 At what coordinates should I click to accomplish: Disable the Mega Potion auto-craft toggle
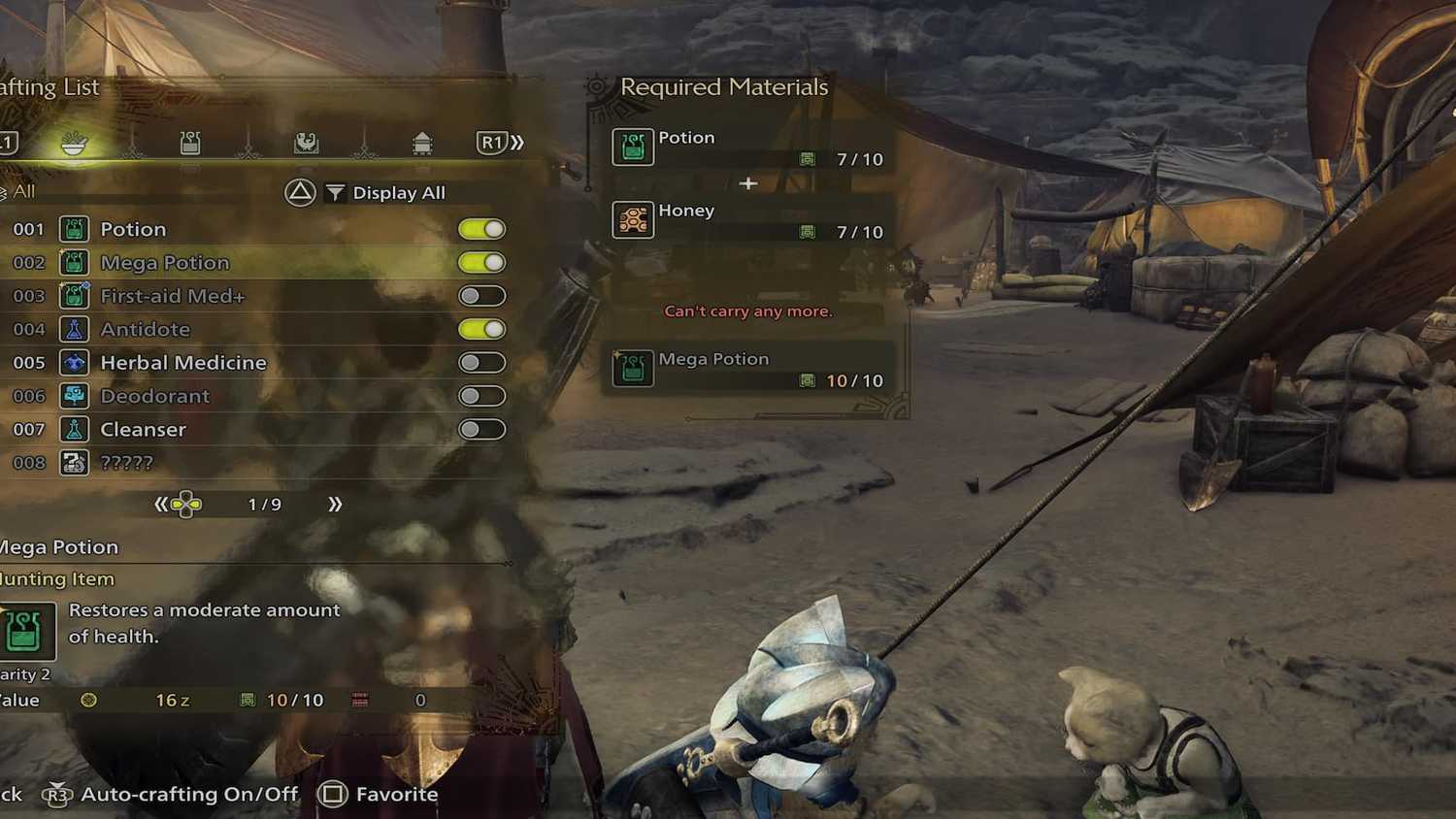pos(481,262)
